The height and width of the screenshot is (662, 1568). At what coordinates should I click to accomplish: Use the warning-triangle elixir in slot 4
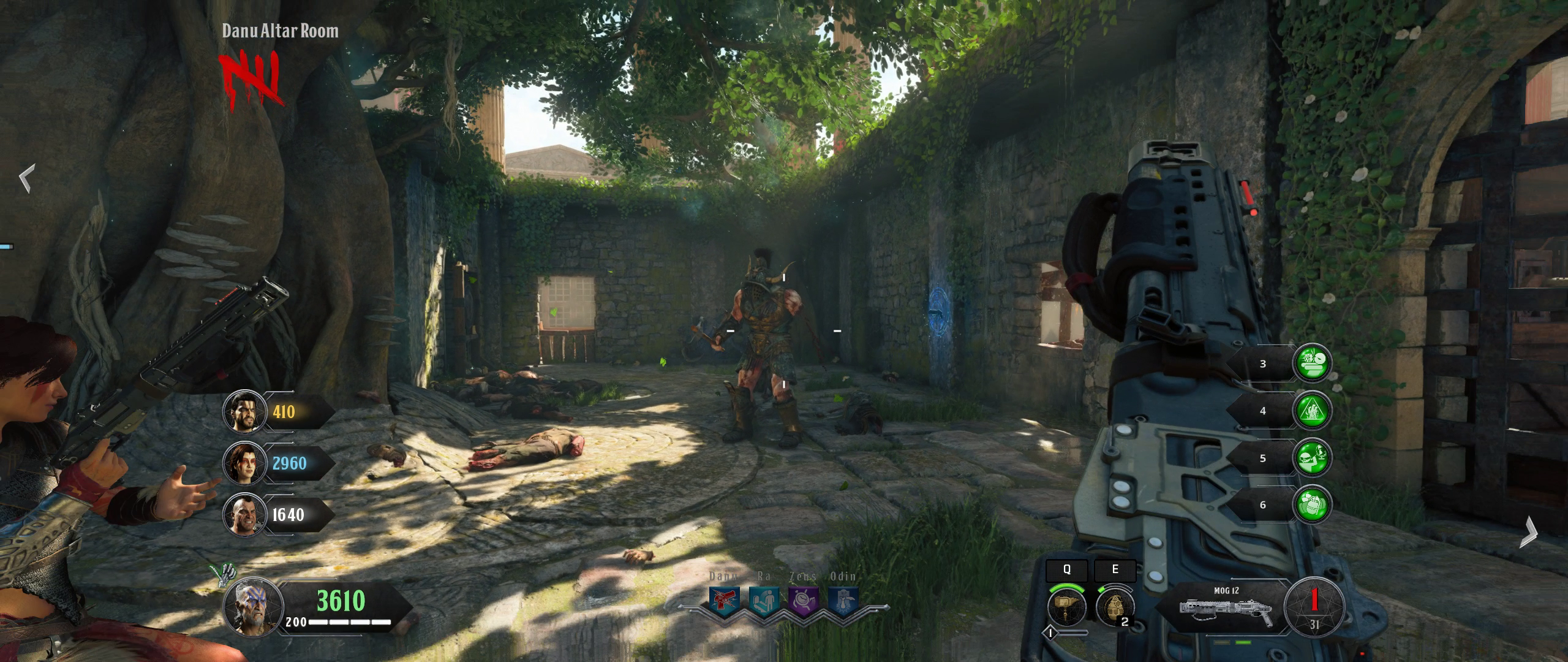tap(1311, 411)
